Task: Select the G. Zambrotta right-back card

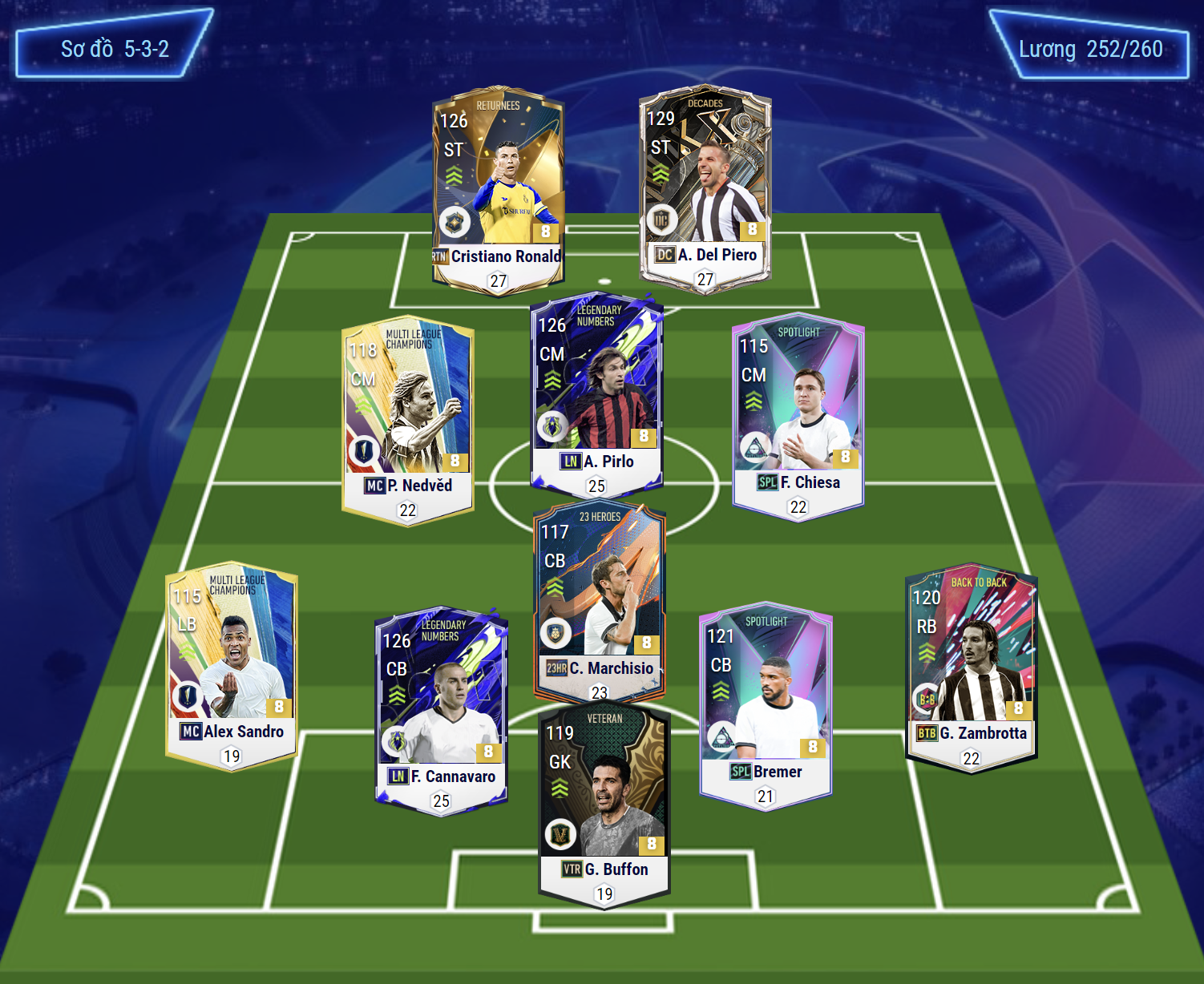Action: pos(971,667)
